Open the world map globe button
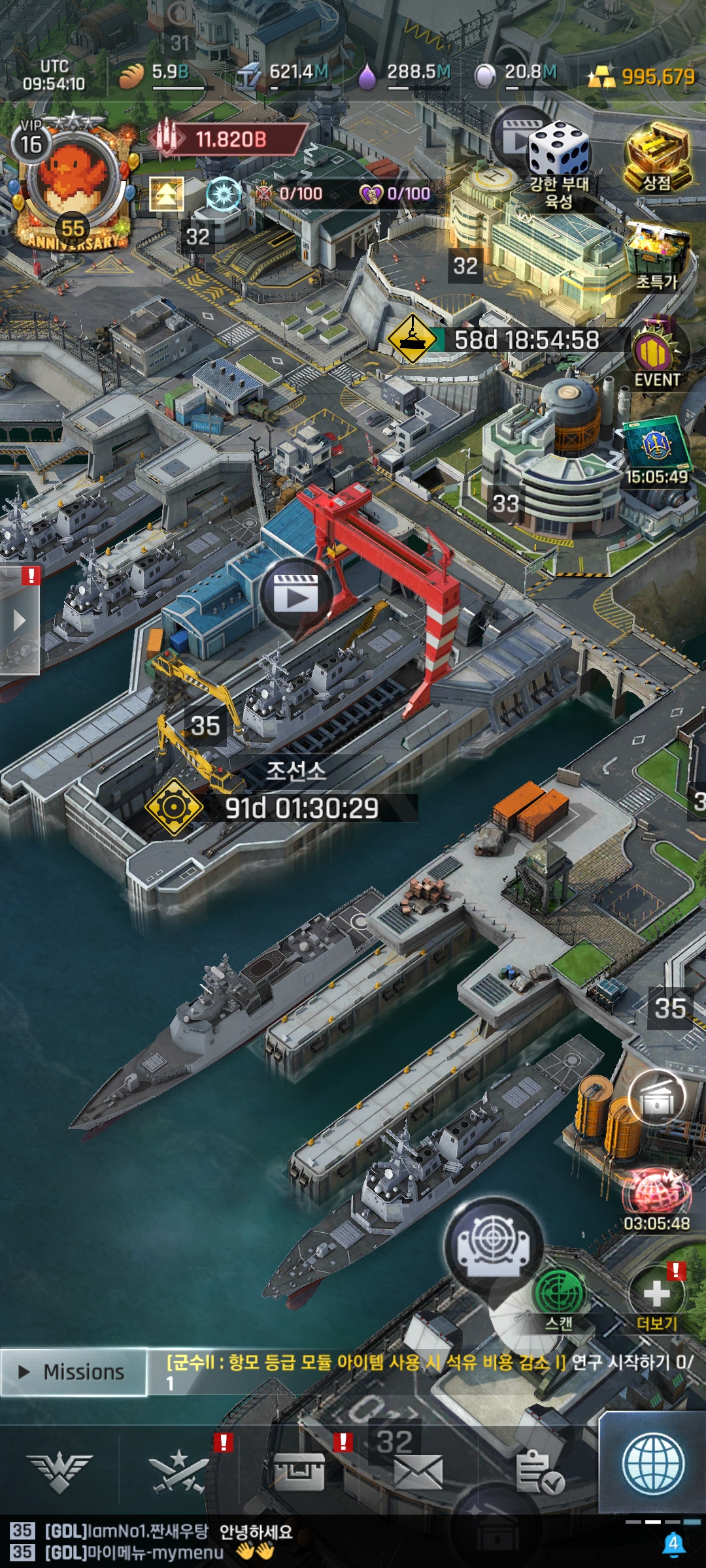Image resolution: width=706 pixels, height=1568 pixels. 653,1463
